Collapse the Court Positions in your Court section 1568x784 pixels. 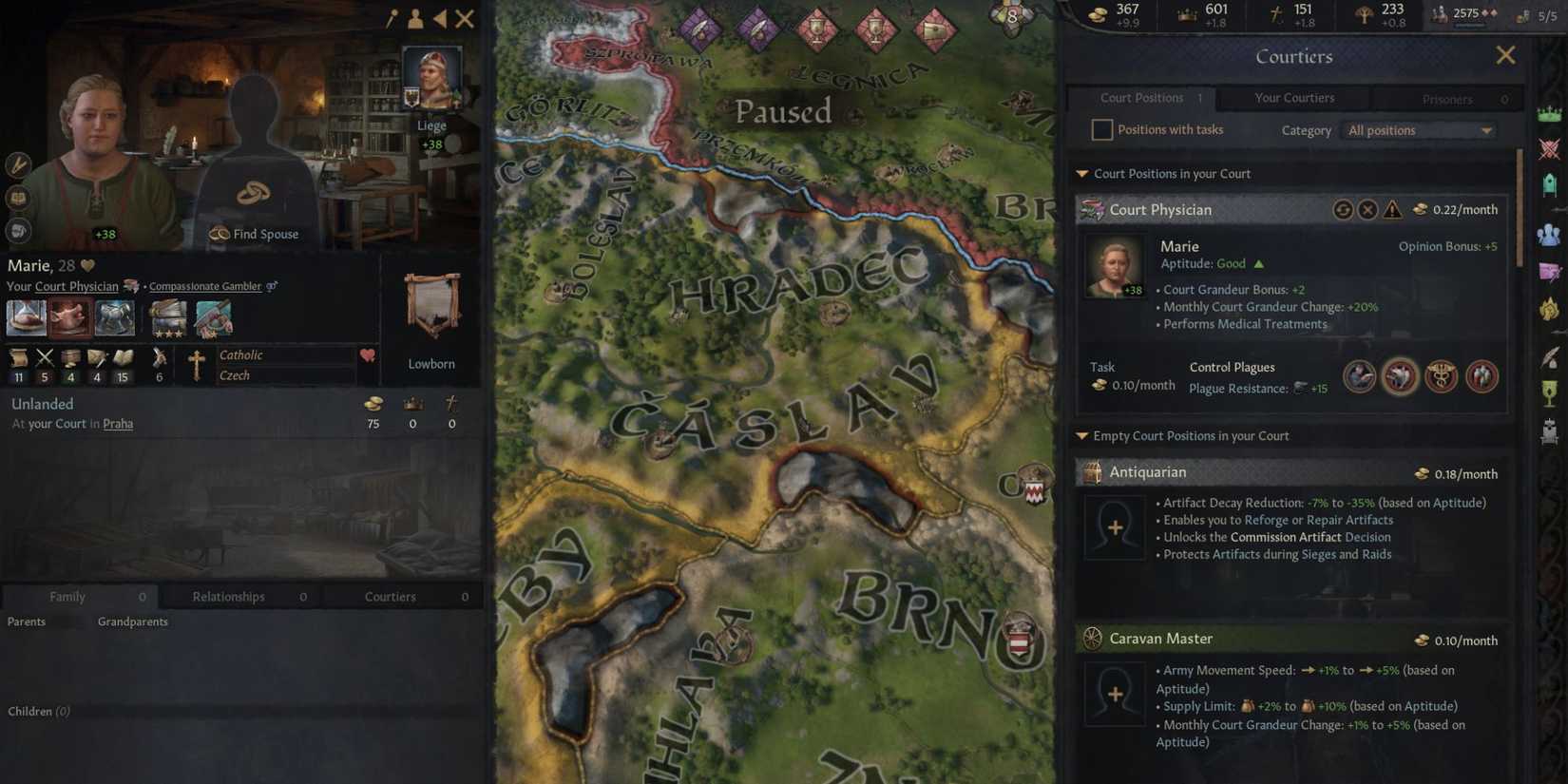point(1081,173)
